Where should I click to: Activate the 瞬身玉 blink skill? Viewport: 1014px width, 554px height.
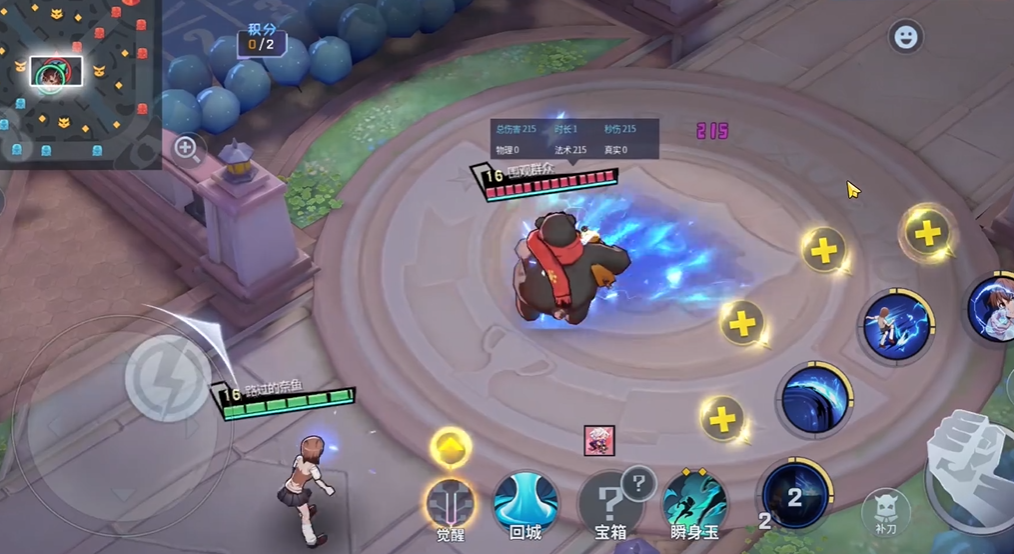[695, 501]
